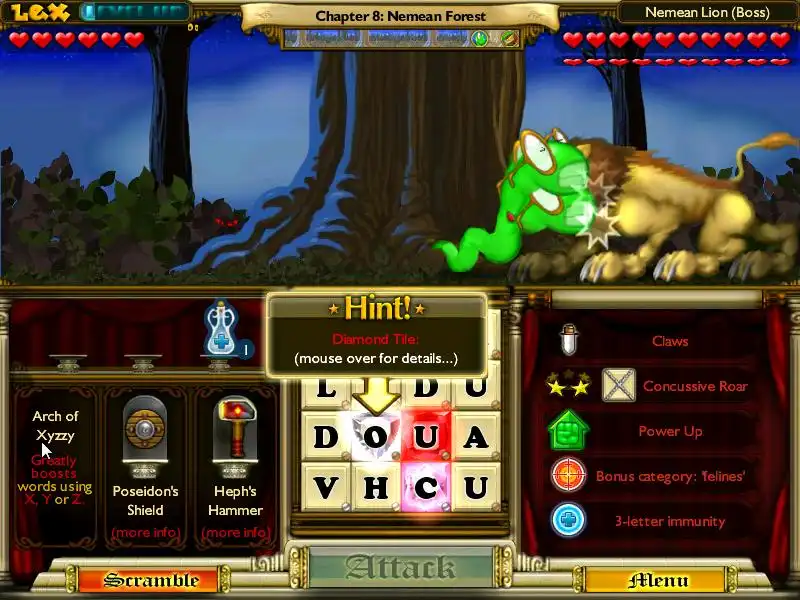Choose the pink gem C tile

426,488
